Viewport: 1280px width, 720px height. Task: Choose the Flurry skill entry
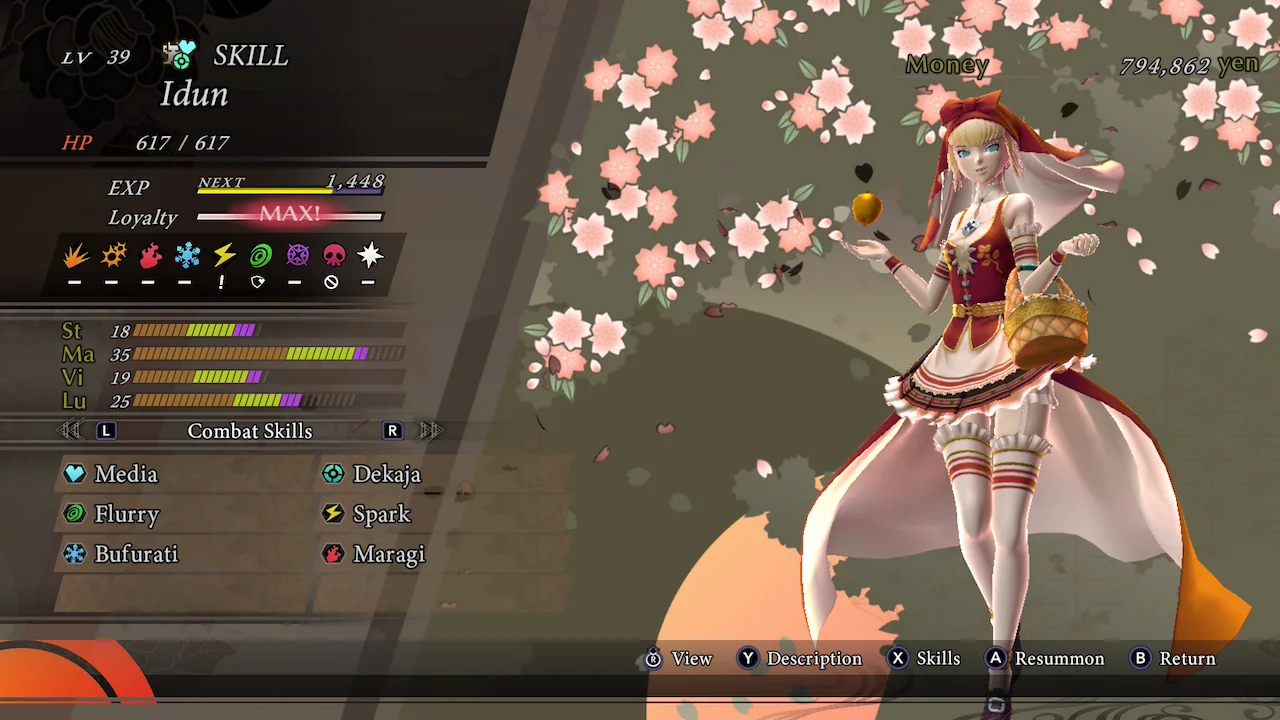126,514
